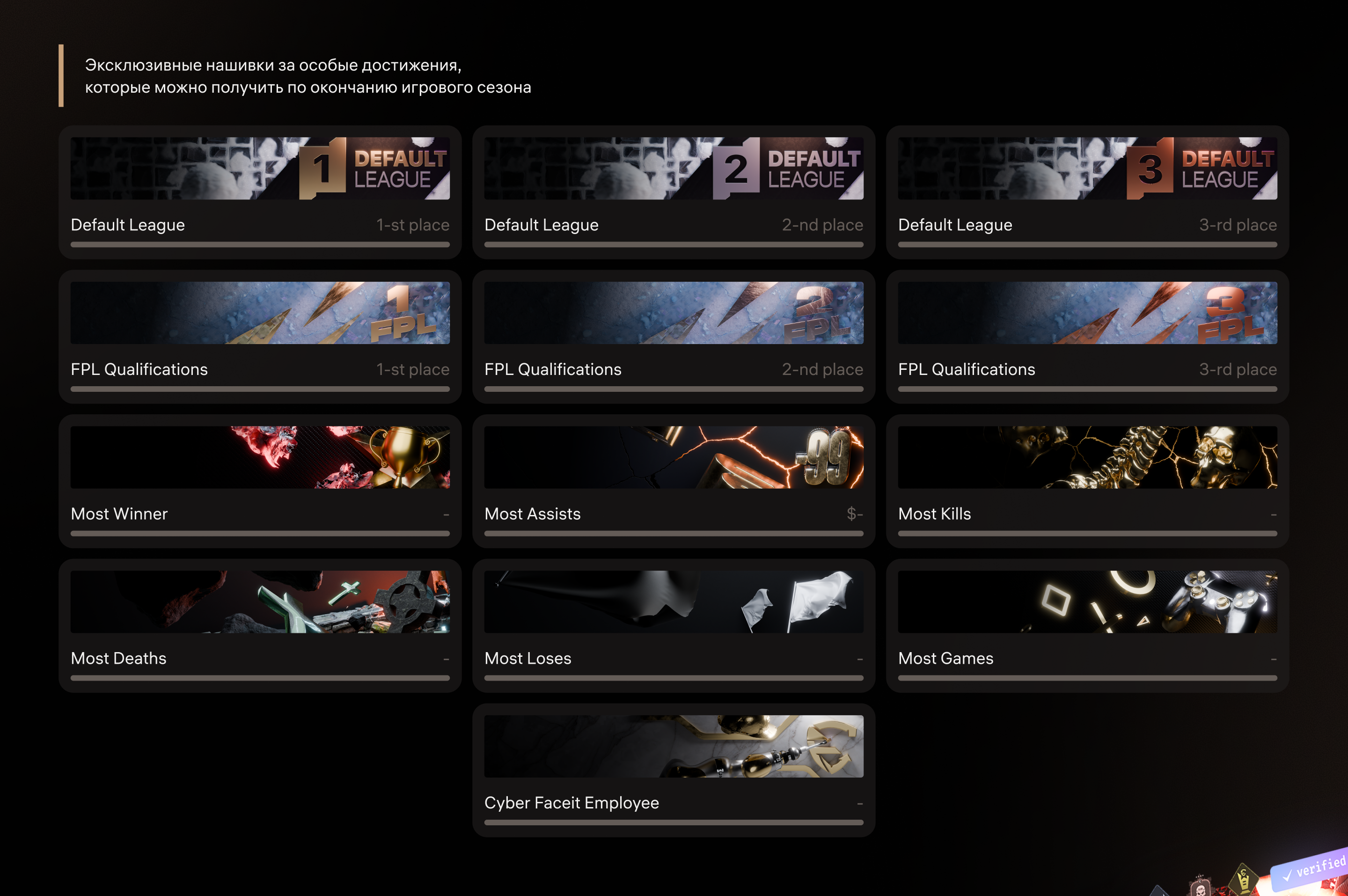
Task: Choose the Default League 2-nd place patch
Action: click(674, 192)
